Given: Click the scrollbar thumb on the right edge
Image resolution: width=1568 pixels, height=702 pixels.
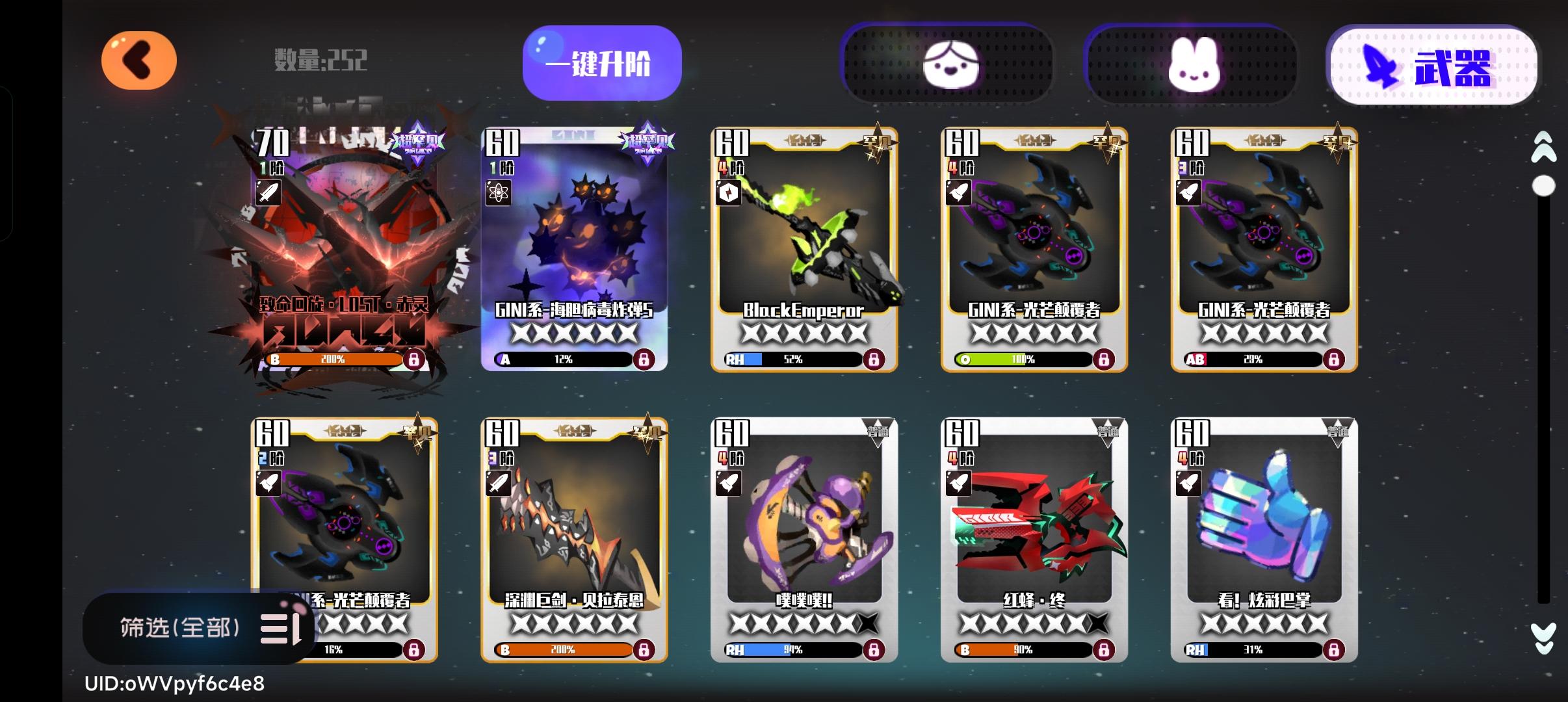Looking at the screenshot, I should coord(1543,185).
